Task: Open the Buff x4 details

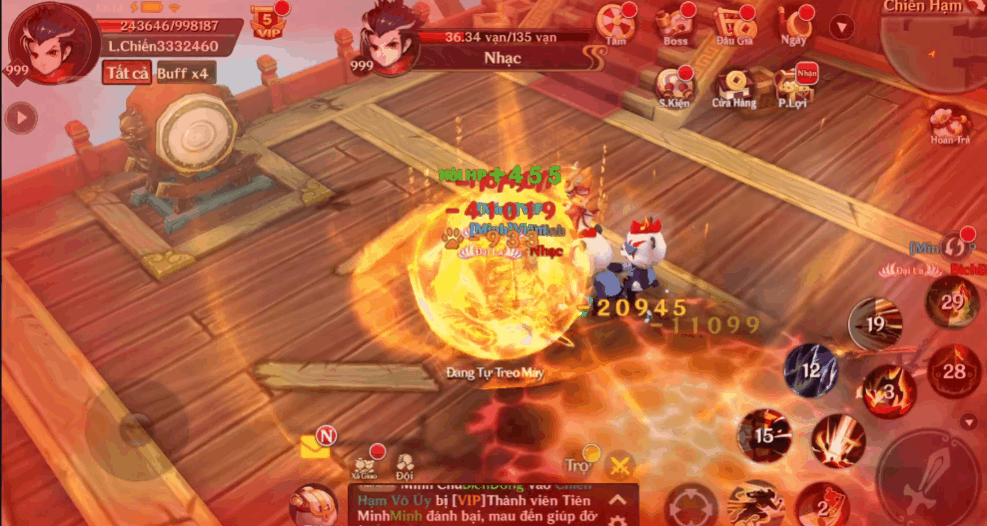Action: point(185,73)
